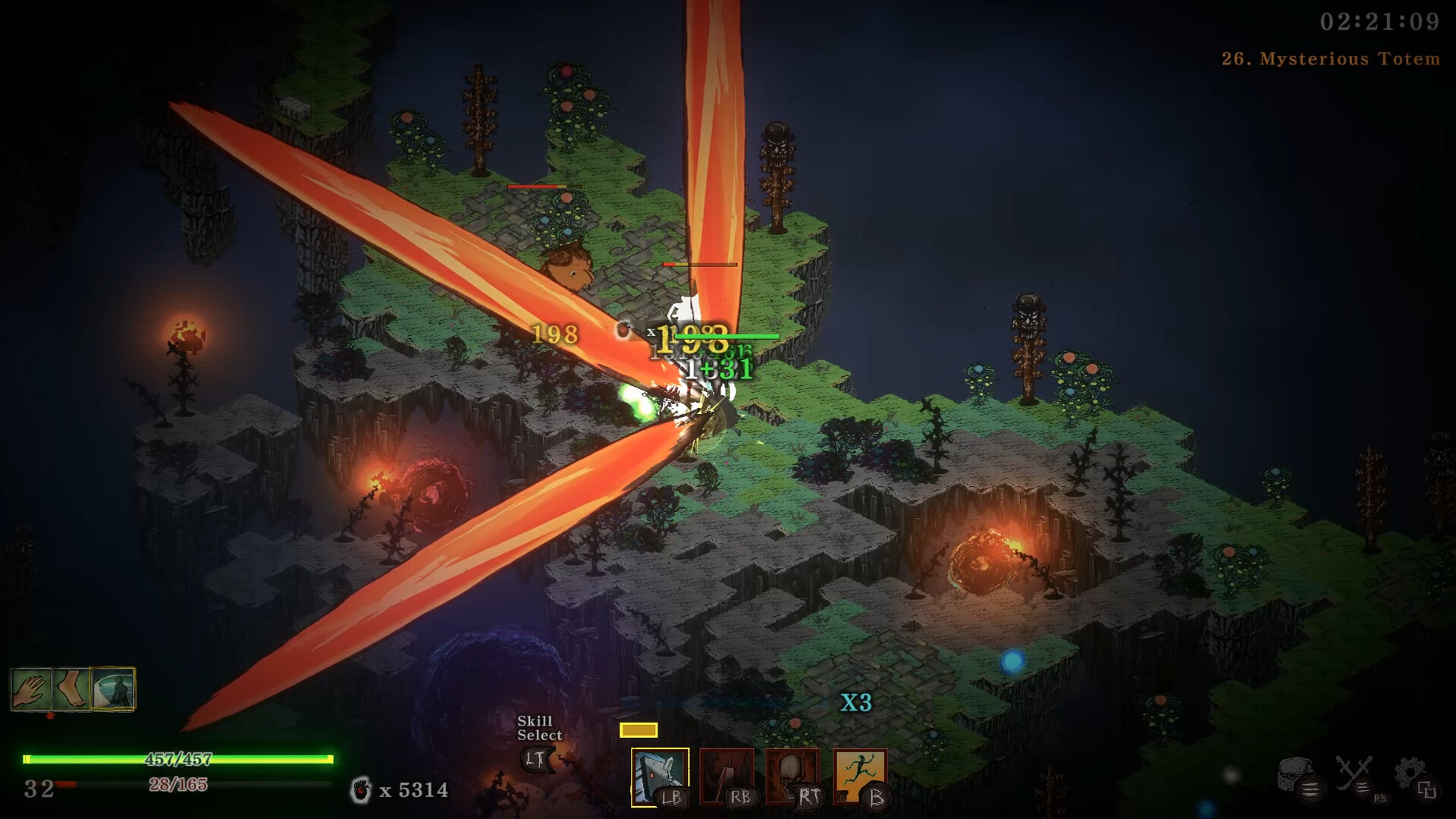Select the open hand icon

tap(31, 689)
